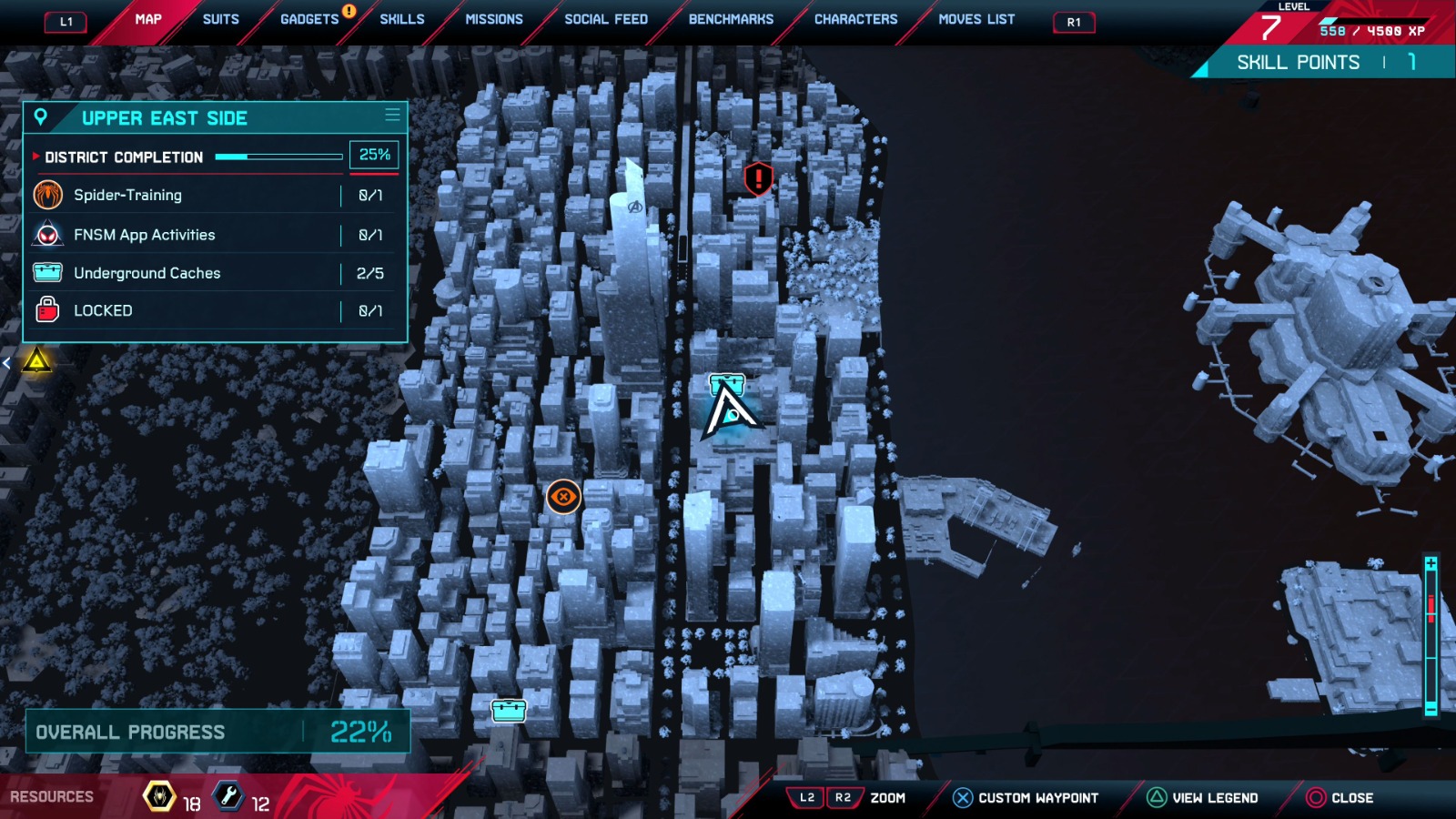Open the Gadgets tab
The width and height of the screenshot is (1456, 819).
click(x=309, y=19)
